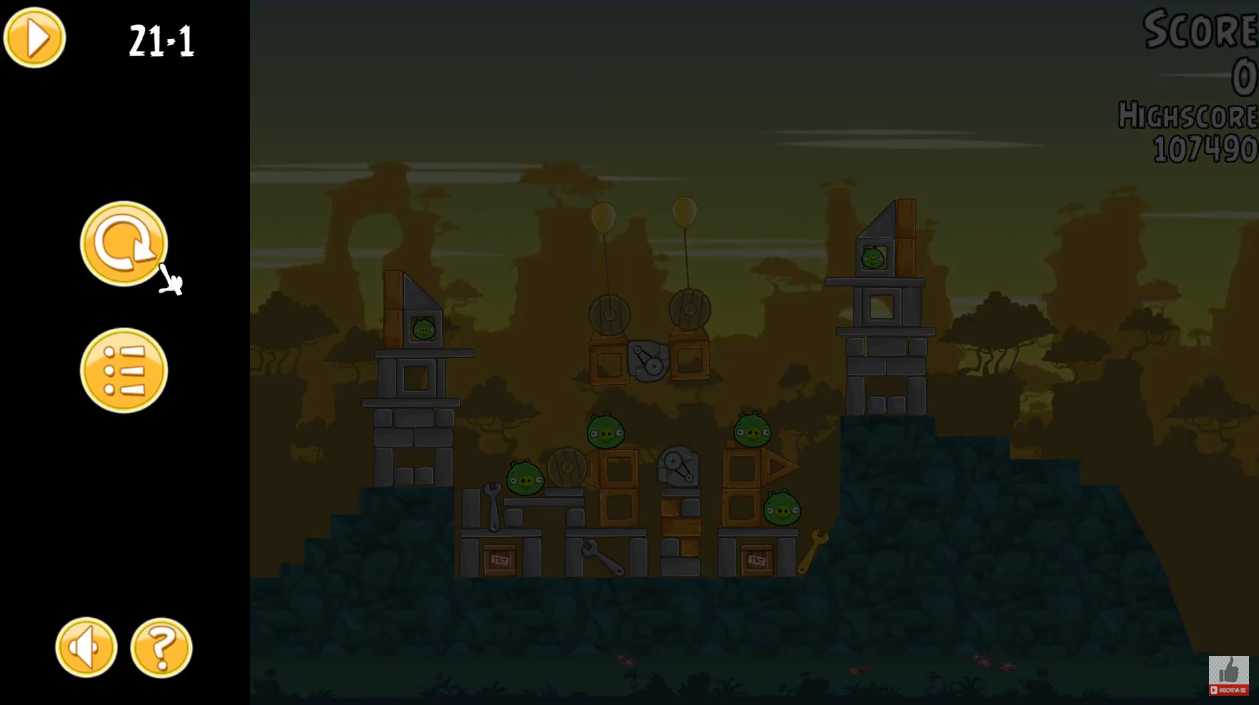Restart the level with the circular arrow
Viewport: 1259px width, 705px height.
tap(124, 244)
